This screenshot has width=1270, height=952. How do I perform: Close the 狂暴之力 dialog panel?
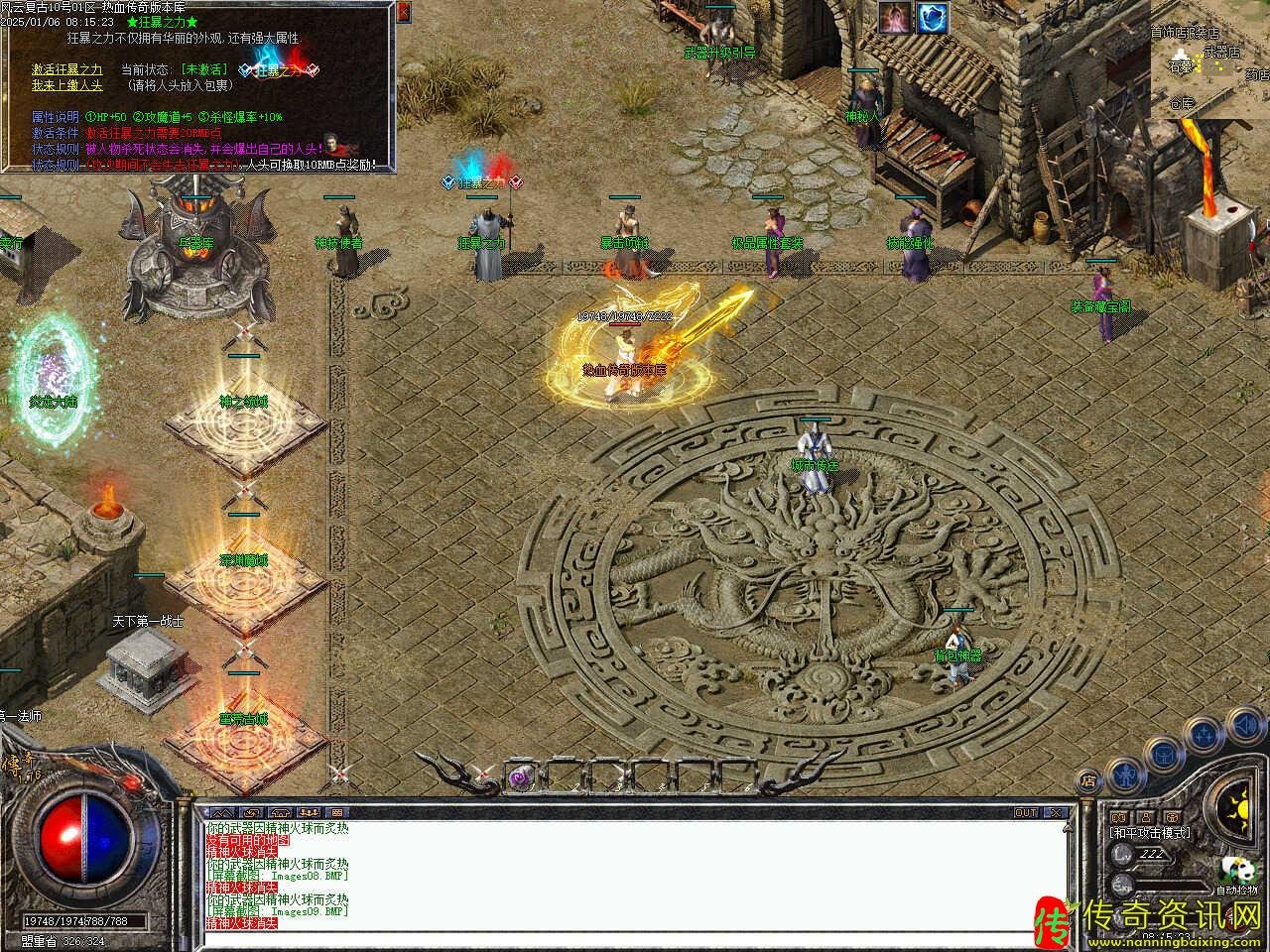[x=402, y=13]
